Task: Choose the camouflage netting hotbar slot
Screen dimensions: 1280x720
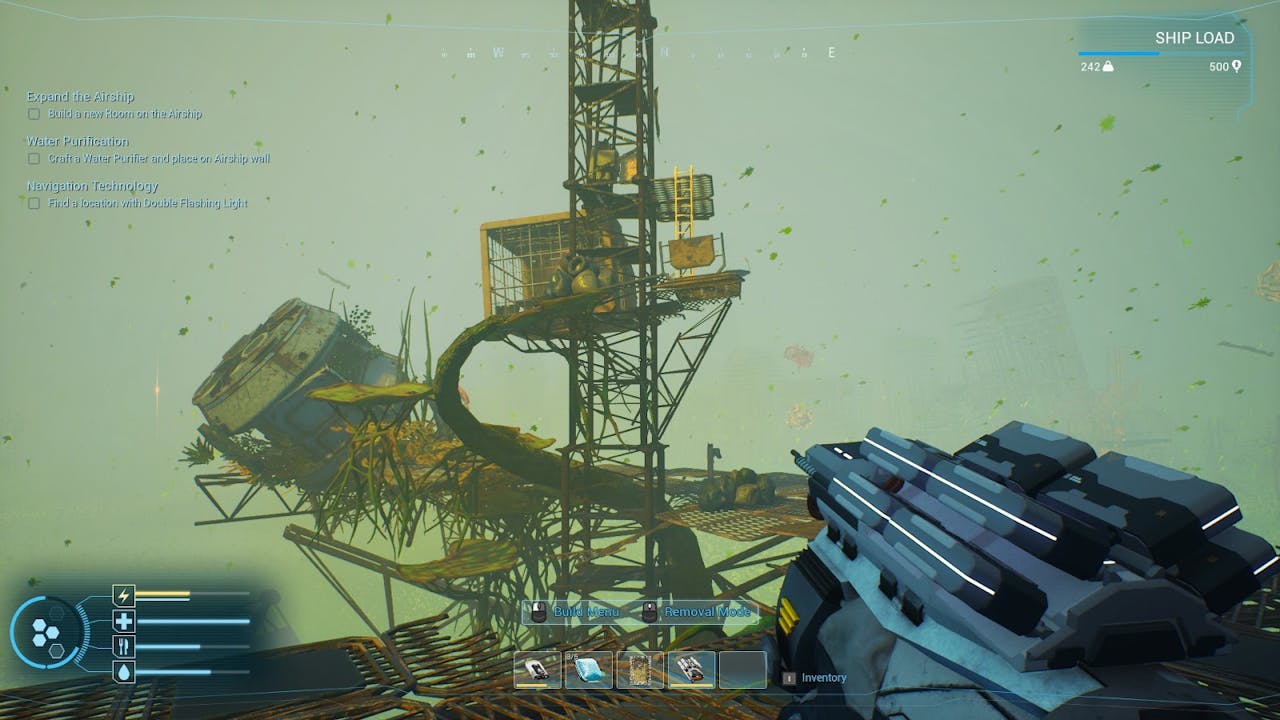Action: (640, 670)
